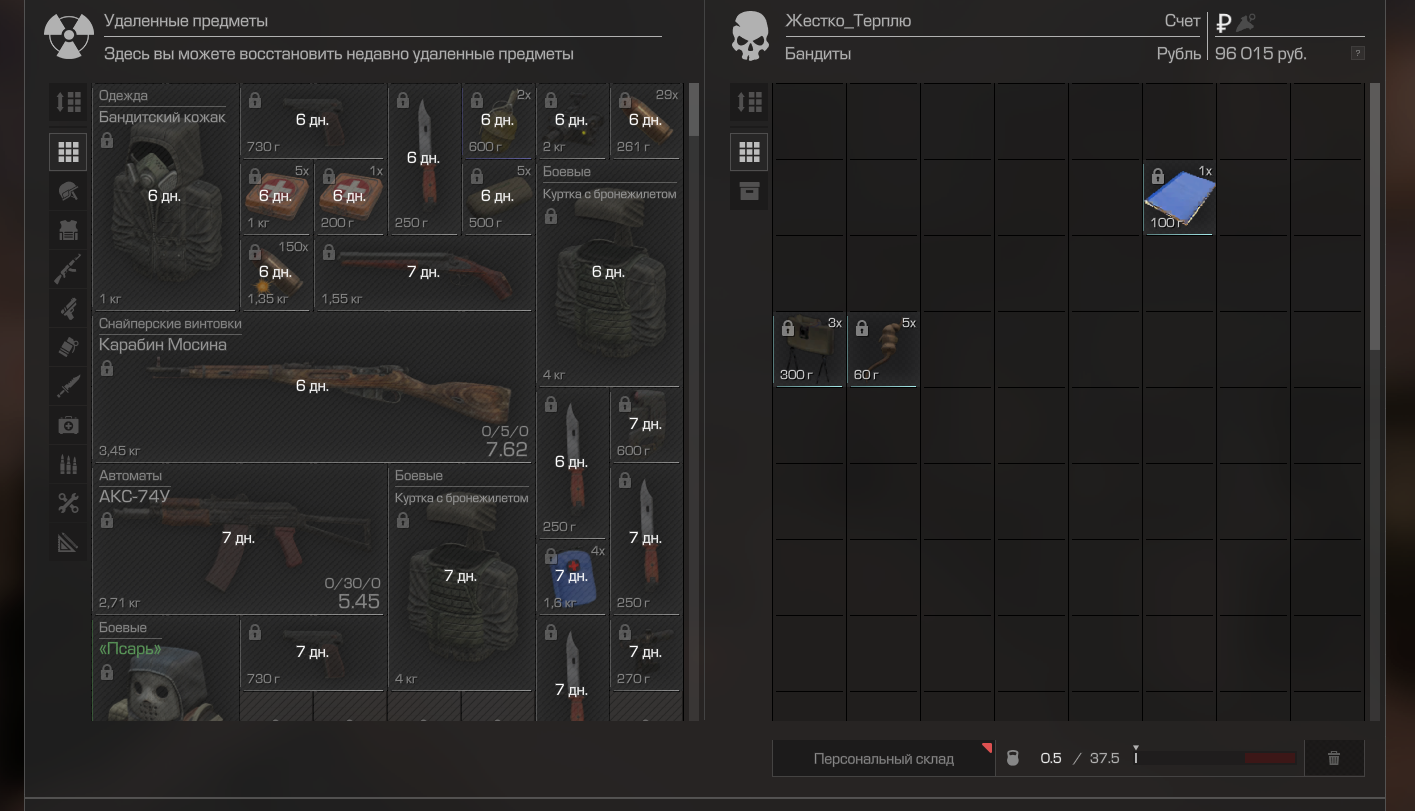Select the medkit category filter
The height and width of the screenshot is (811, 1415).
[68, 425]
